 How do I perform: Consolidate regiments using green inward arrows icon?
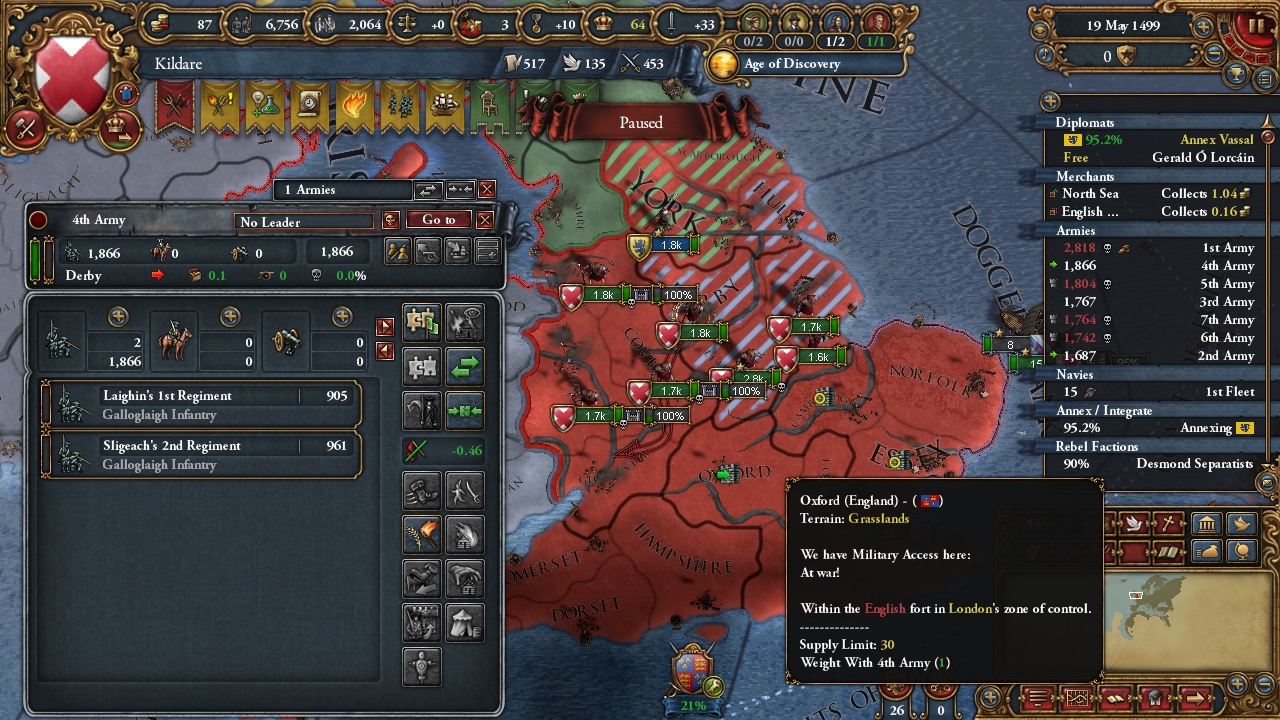[464, 411]
